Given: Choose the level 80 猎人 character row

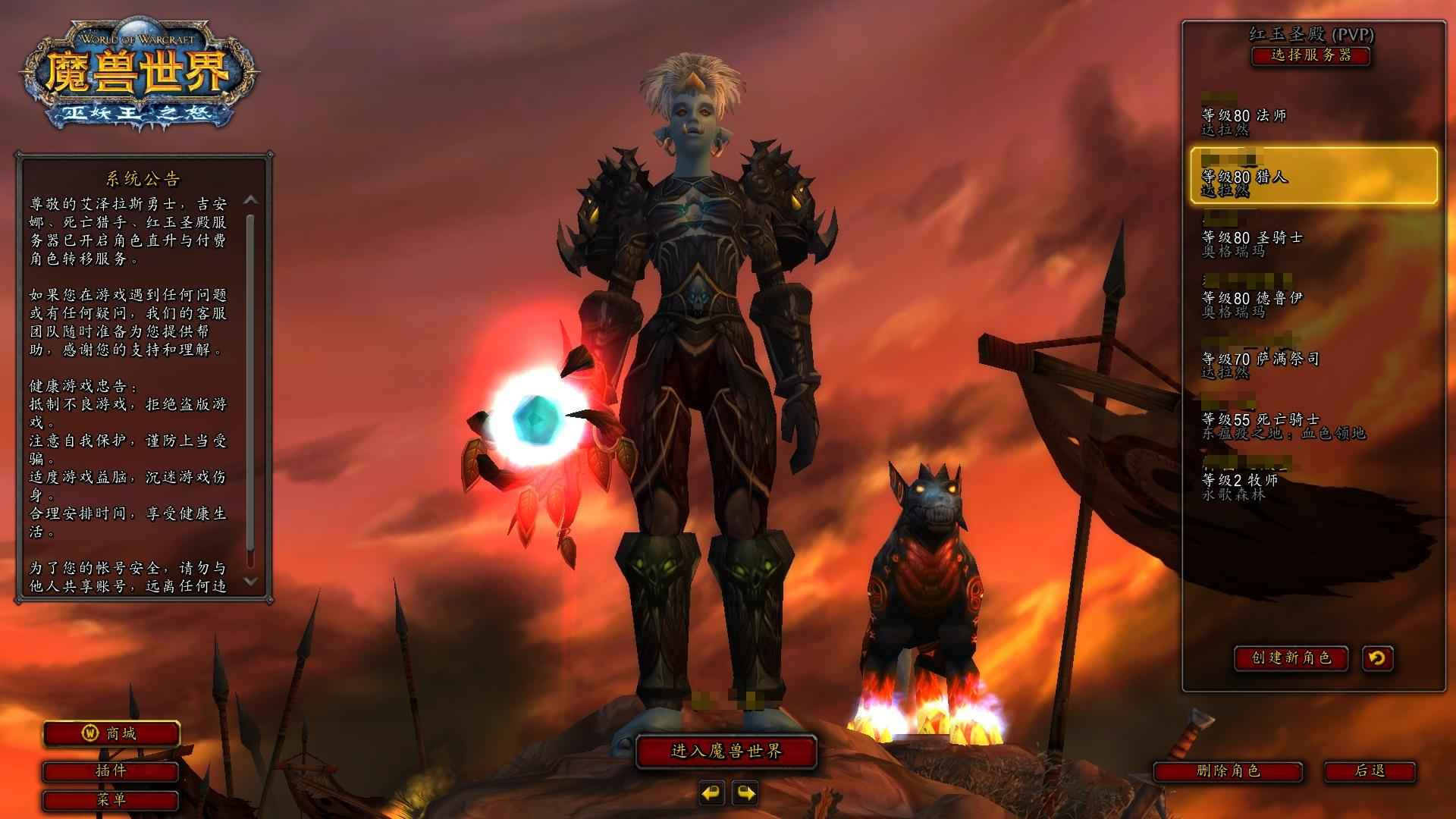Looking at the screenshot, I should coord(1313,177).
